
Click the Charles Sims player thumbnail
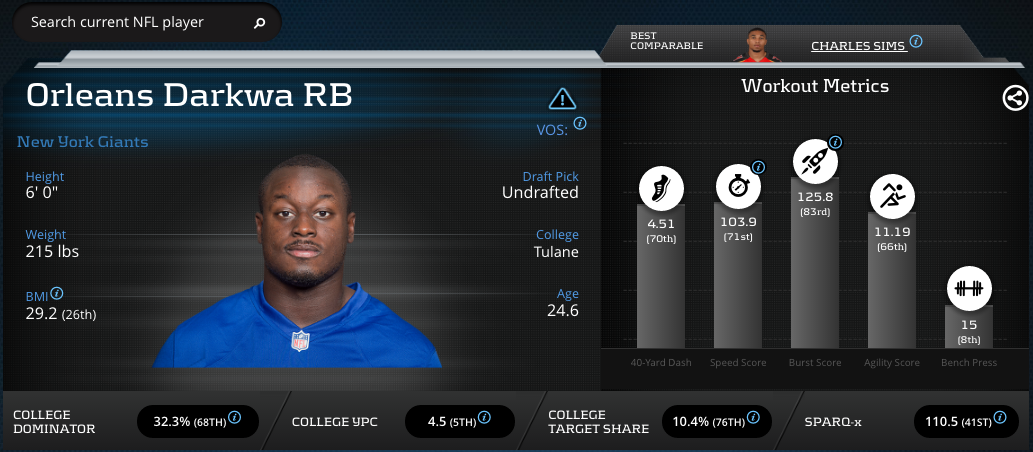[764, 44]
